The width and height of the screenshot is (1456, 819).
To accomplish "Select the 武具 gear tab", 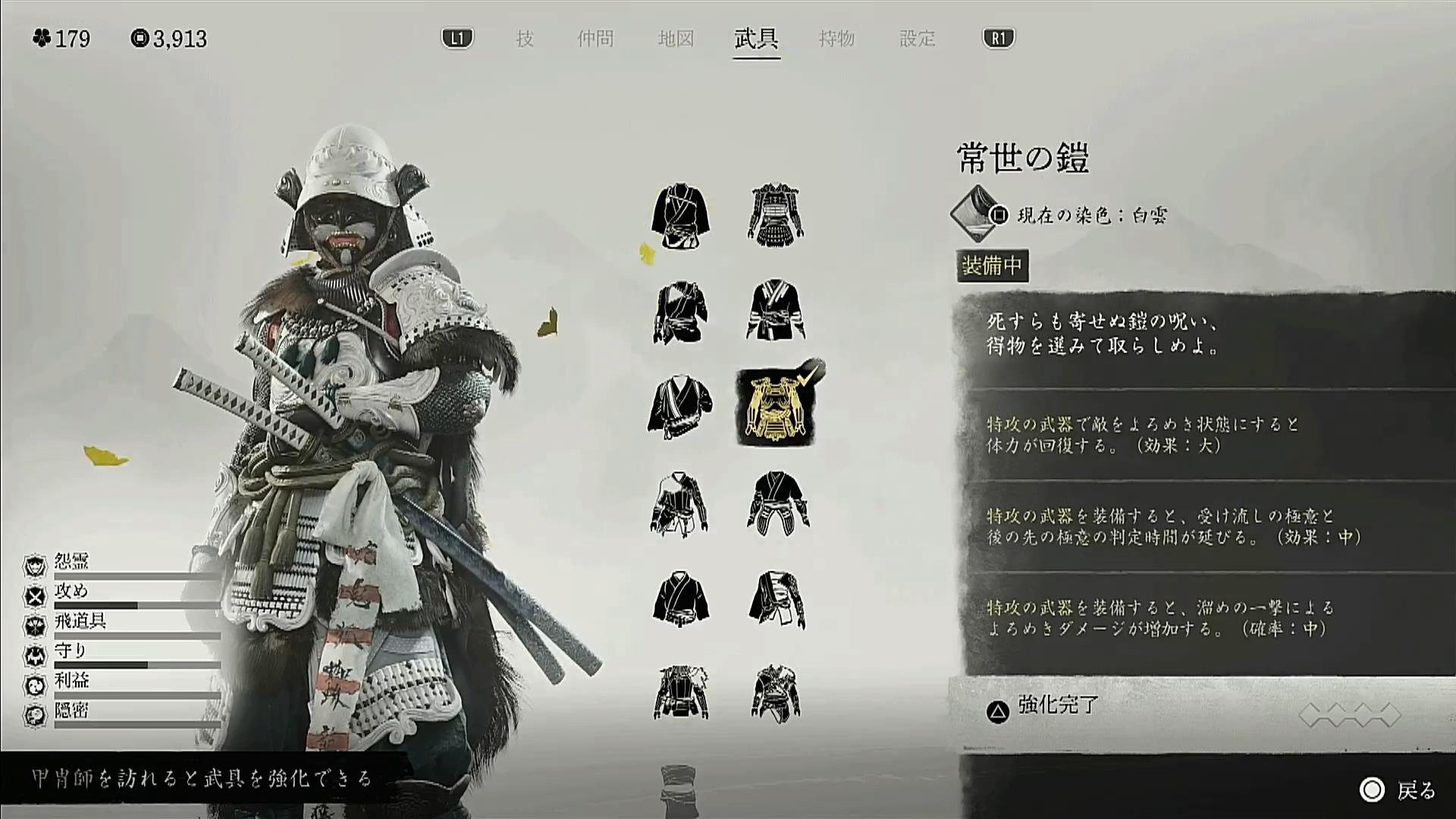I will pyautogui.click(x=756, y=39).
